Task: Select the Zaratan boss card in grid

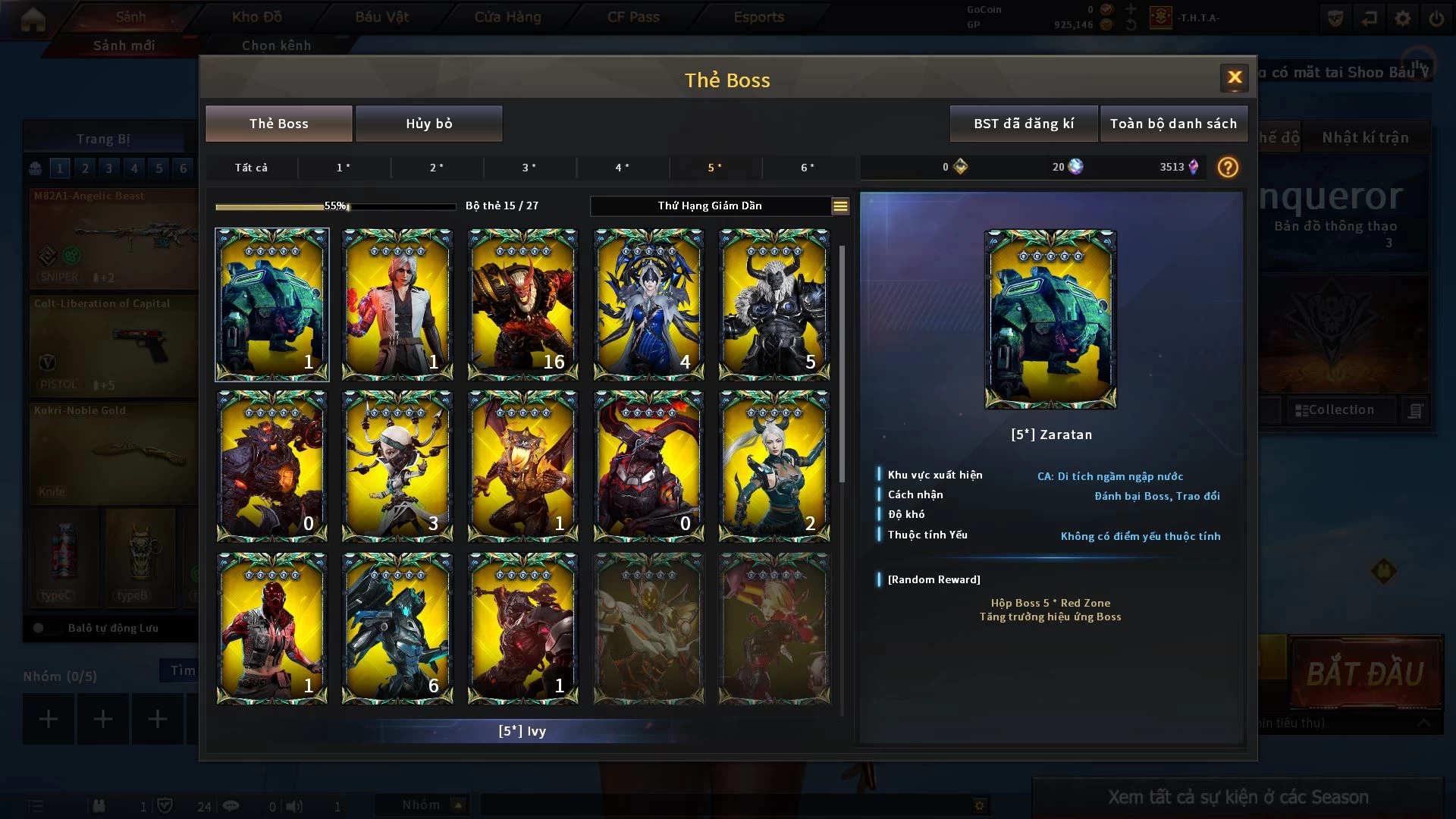Action: tap(271, 304)
